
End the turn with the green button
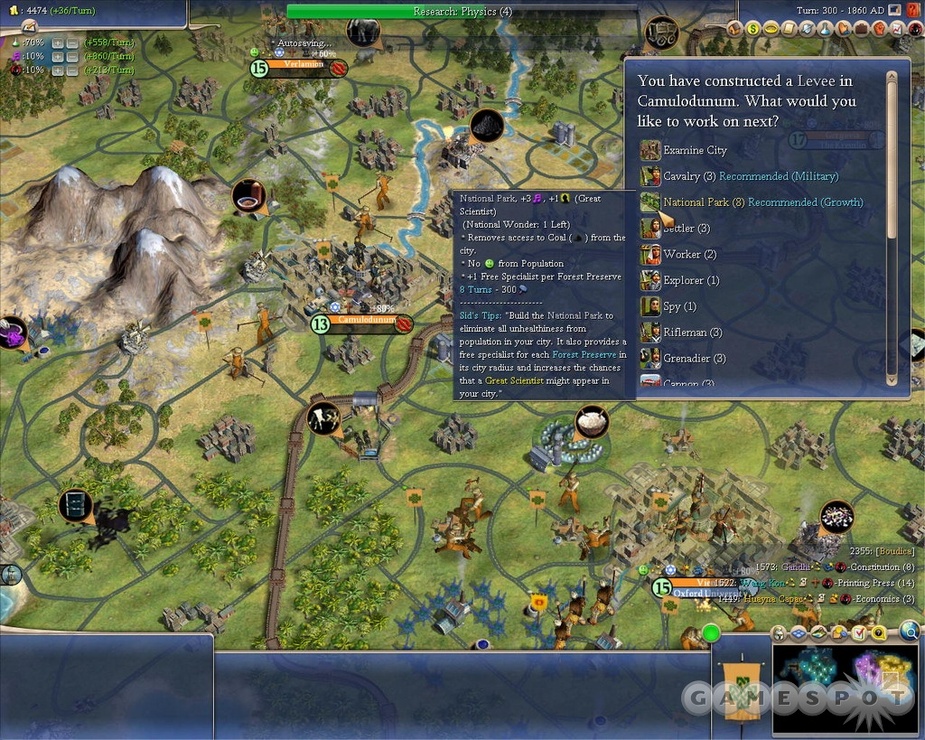point(711,632)
